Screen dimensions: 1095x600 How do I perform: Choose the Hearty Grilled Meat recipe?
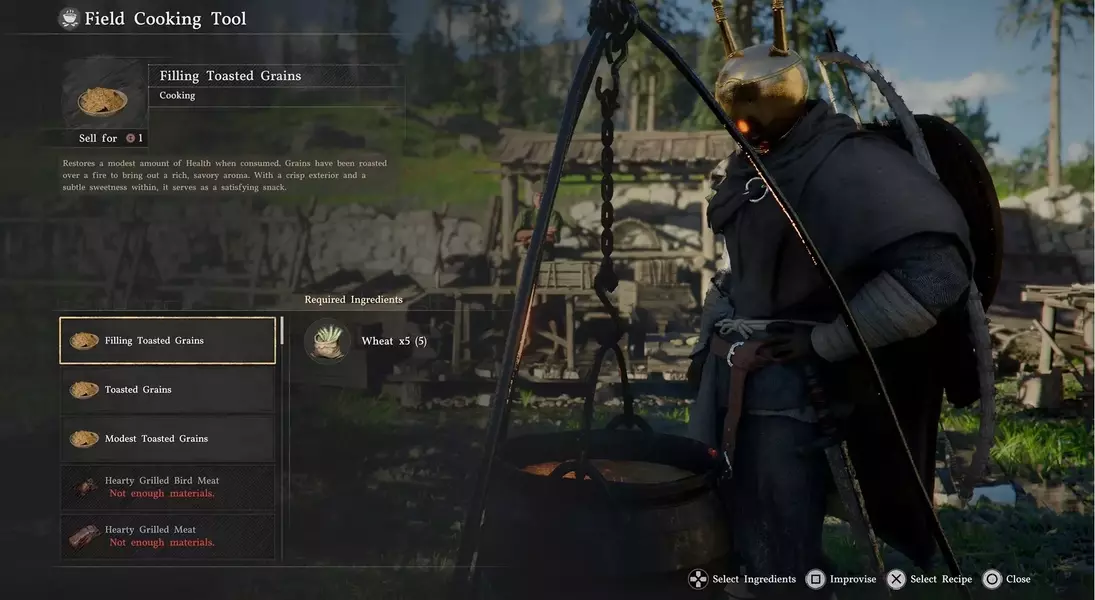pyautogui.click(x=167, y=536)
